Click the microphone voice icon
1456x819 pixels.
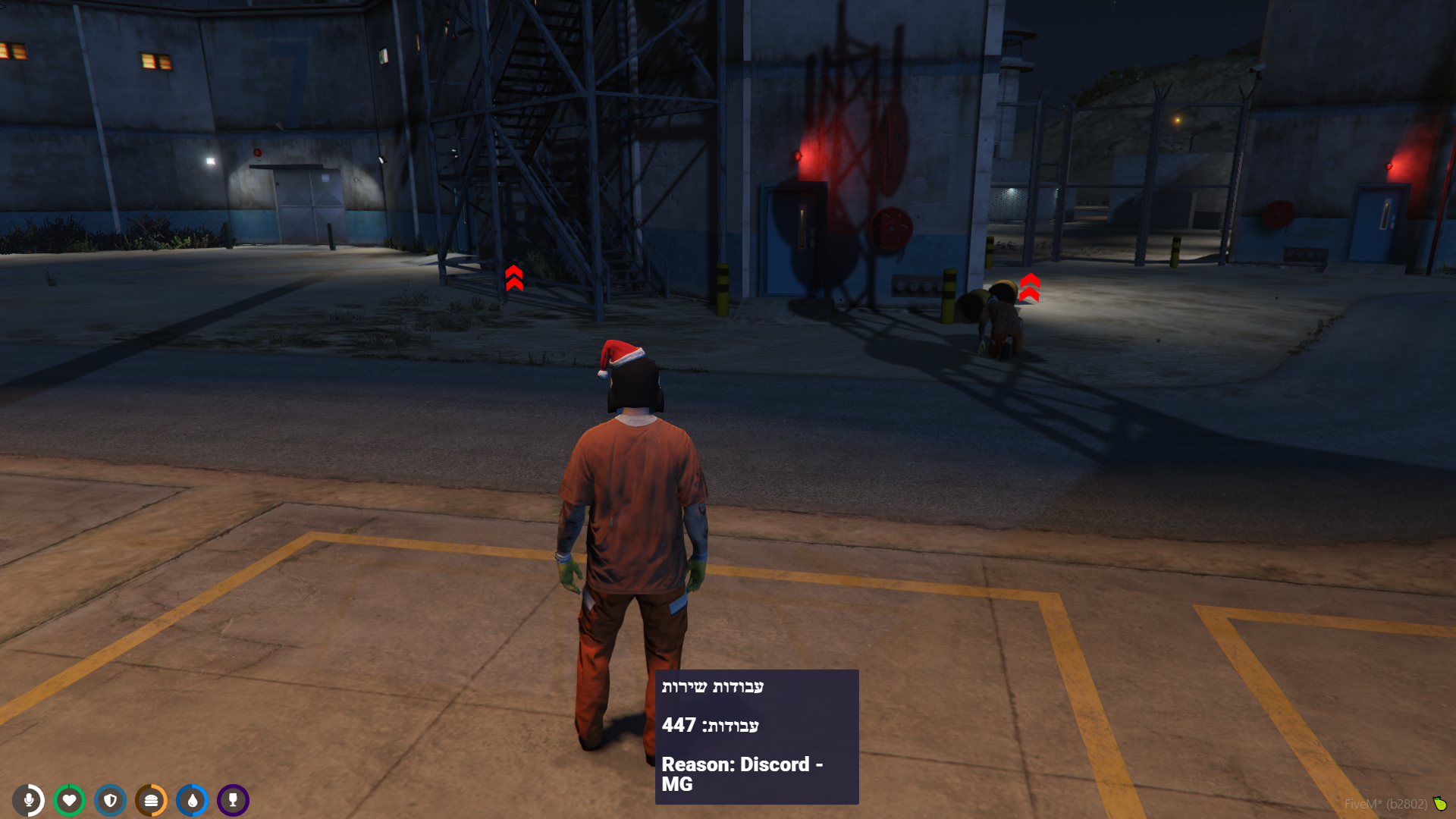point(29,800)
